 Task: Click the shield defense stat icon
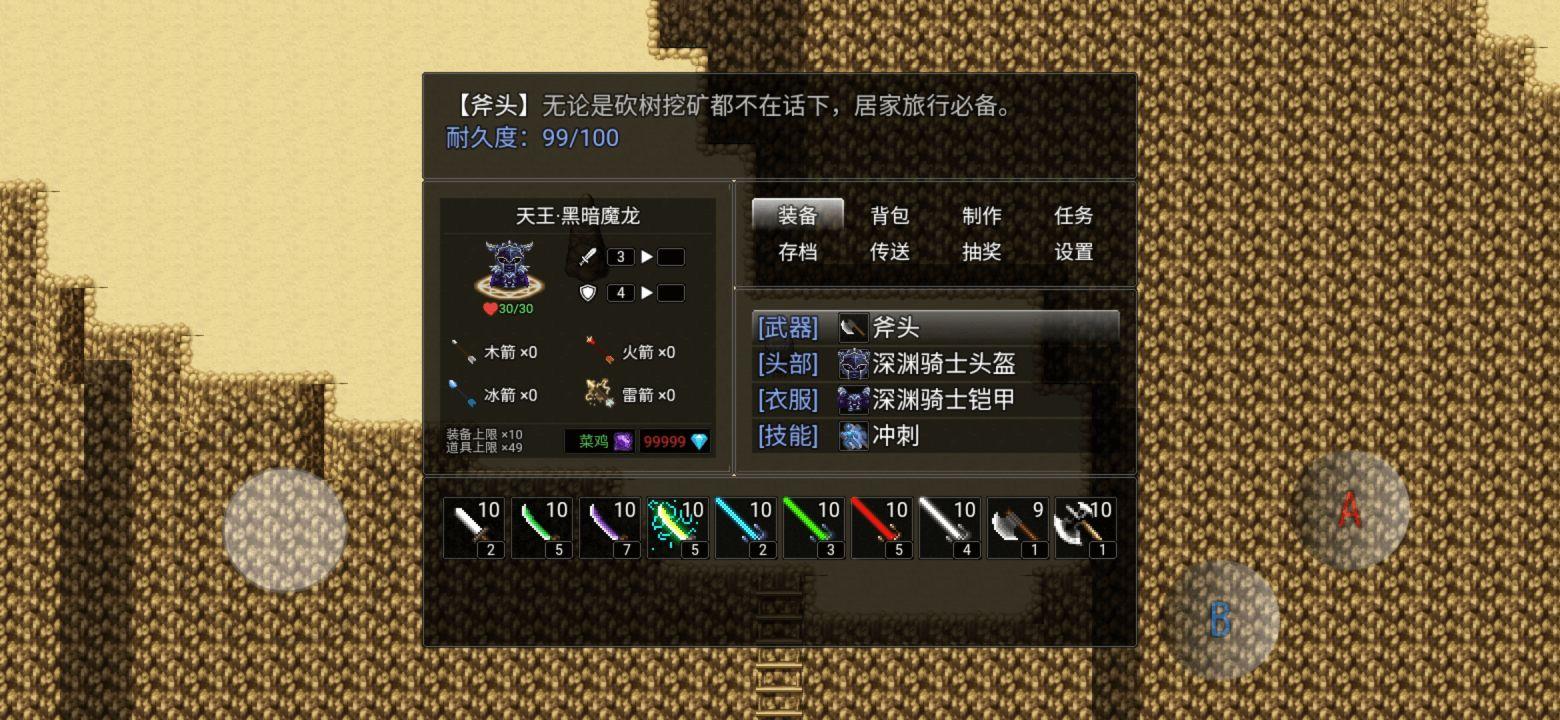(586, 293)
